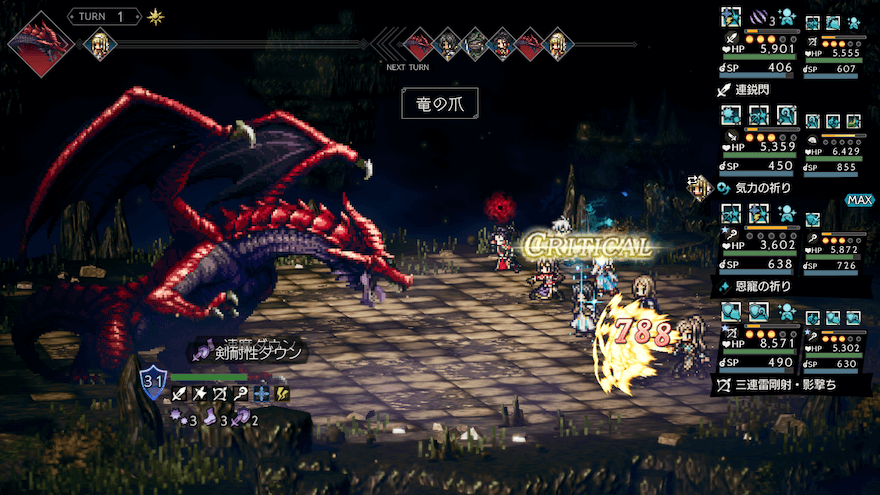Click the sun icon beside TURN 1

pos(155,17)
